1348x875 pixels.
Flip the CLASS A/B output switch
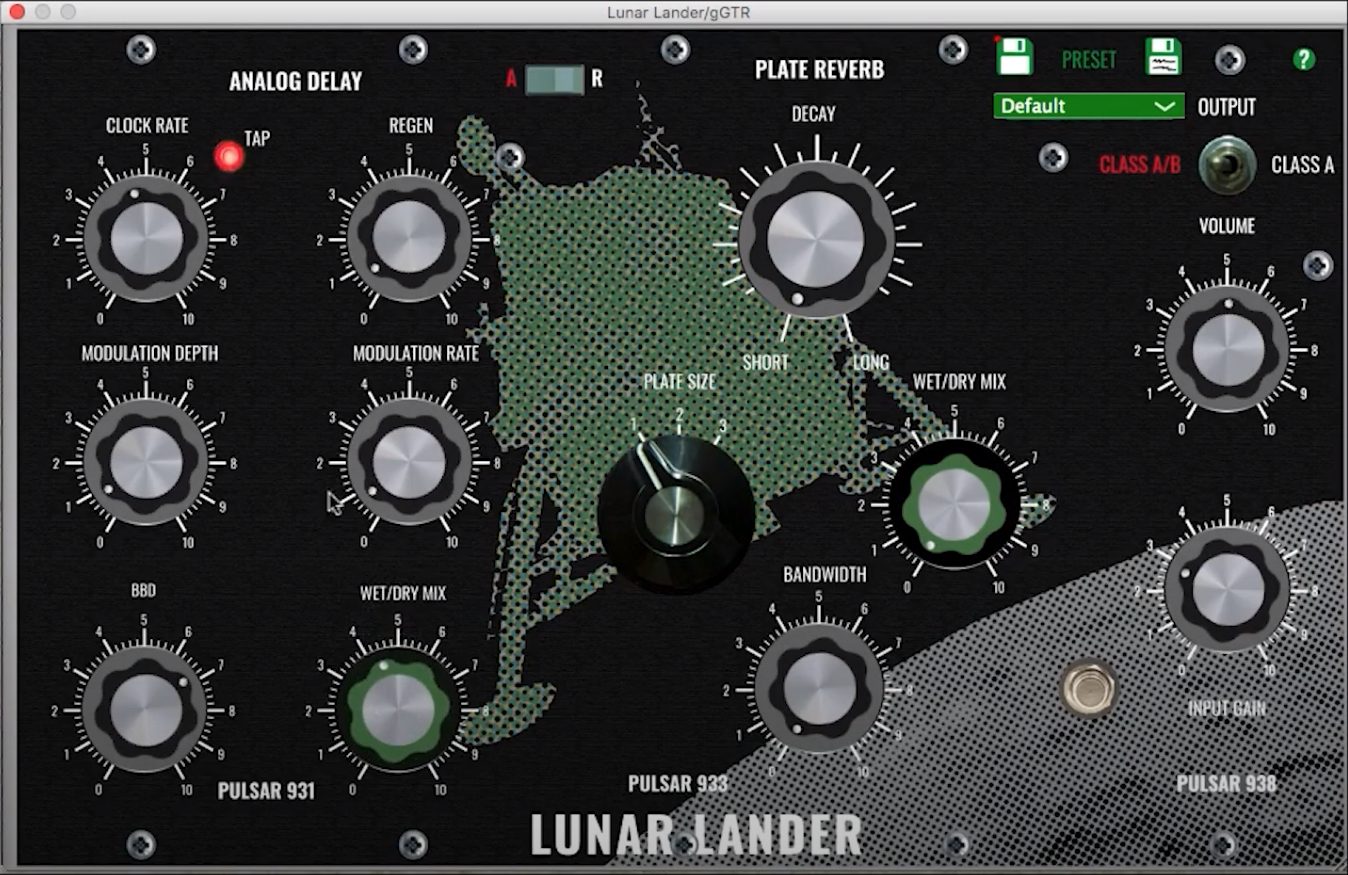click(1225, 165)
